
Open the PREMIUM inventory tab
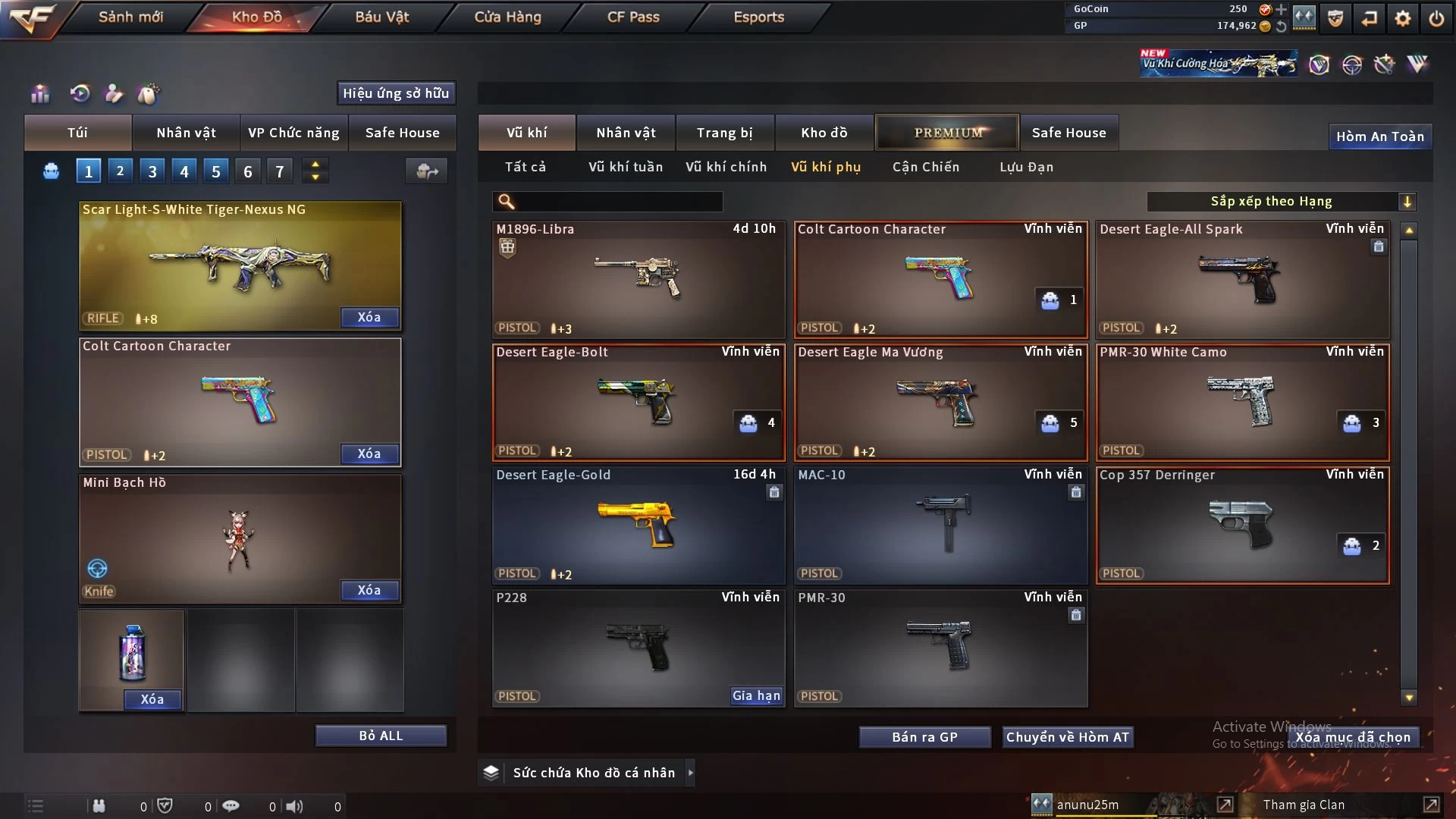pos(947,133)
